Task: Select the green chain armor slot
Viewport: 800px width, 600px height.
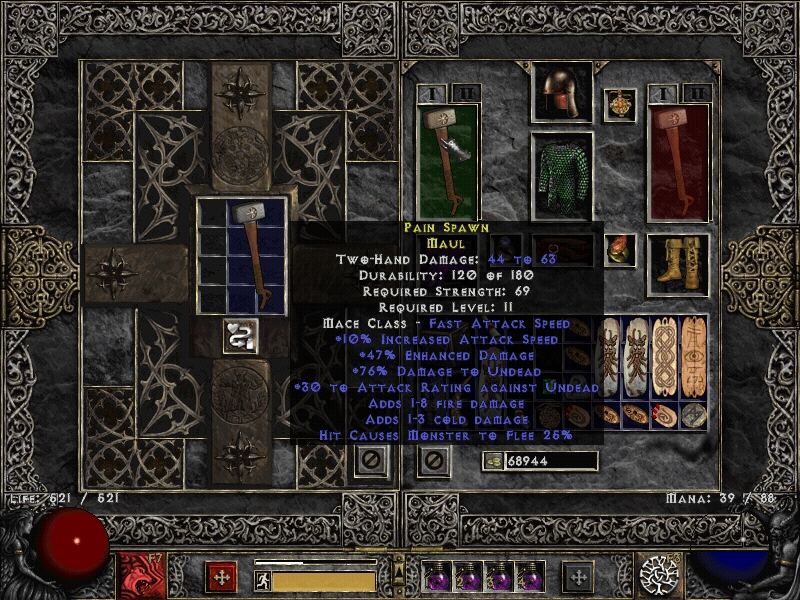Action: [561, 175]
